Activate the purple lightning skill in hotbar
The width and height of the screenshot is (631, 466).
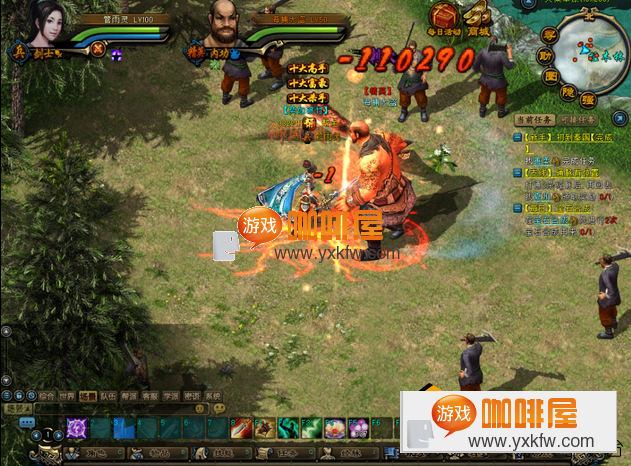point(76,428)
